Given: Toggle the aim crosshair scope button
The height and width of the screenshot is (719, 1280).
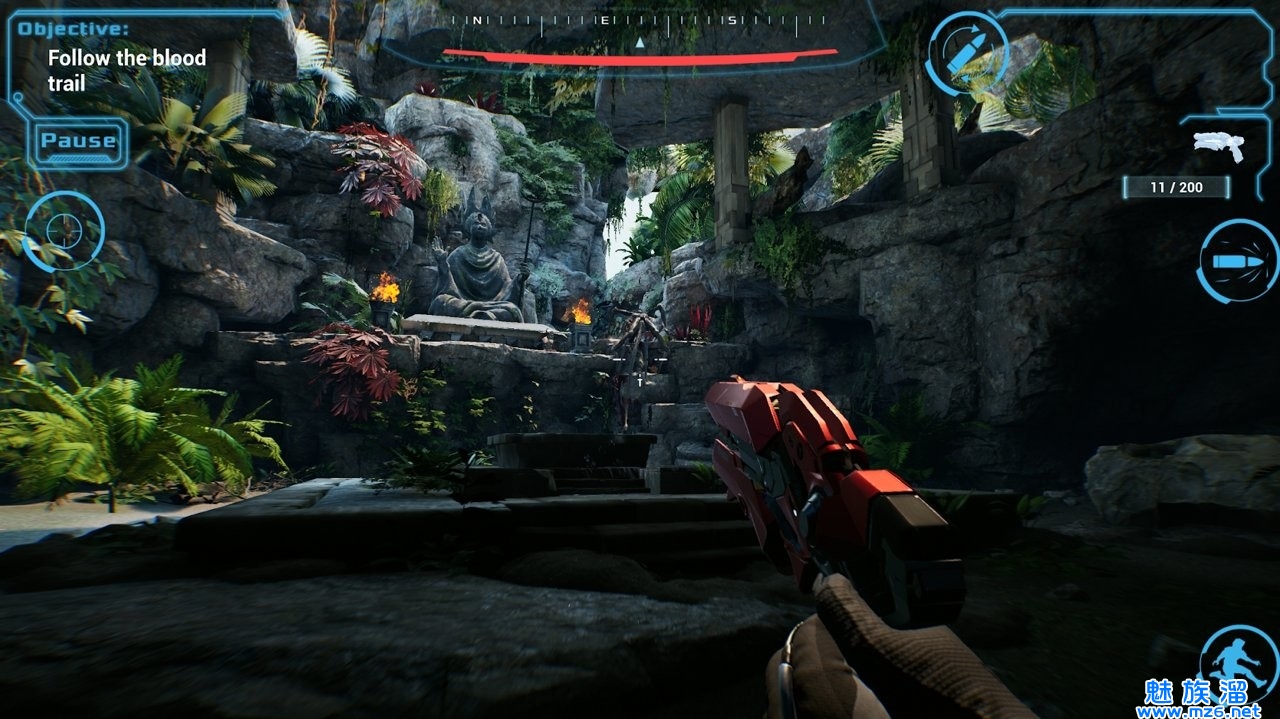Looking at the screenshot, I should click(x=63, y=231).
